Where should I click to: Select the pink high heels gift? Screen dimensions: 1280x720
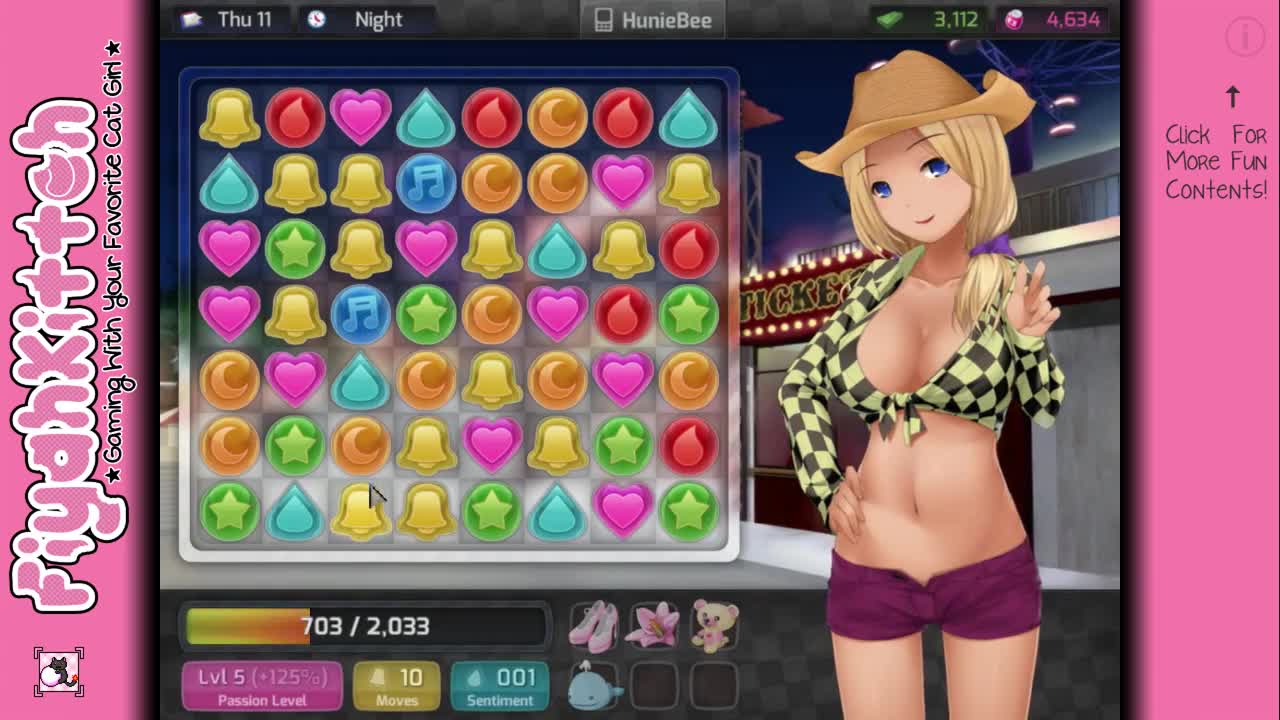[594, 626]
